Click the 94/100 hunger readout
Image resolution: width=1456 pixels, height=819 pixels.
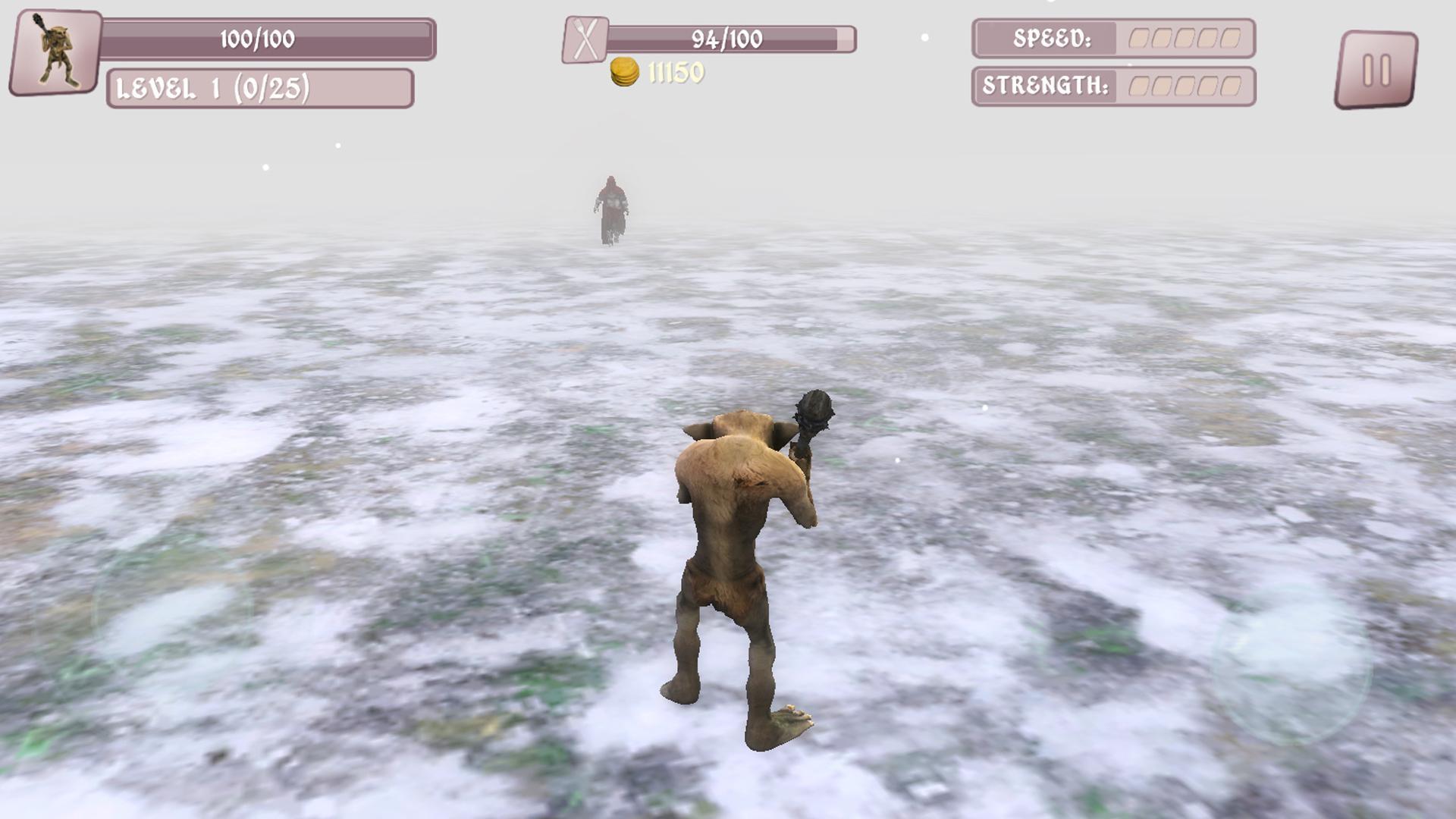click(x=728, y=36)
